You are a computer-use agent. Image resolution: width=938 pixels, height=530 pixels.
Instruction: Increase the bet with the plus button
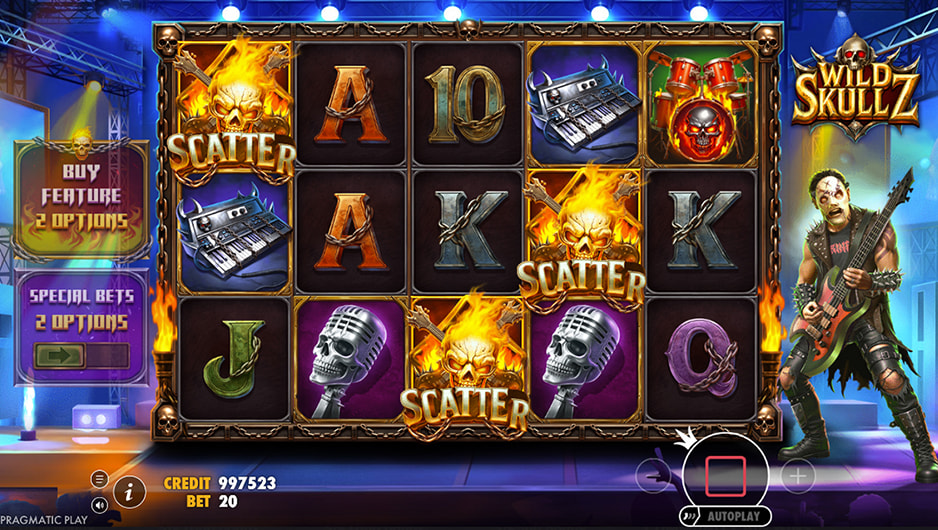point(797,477)
